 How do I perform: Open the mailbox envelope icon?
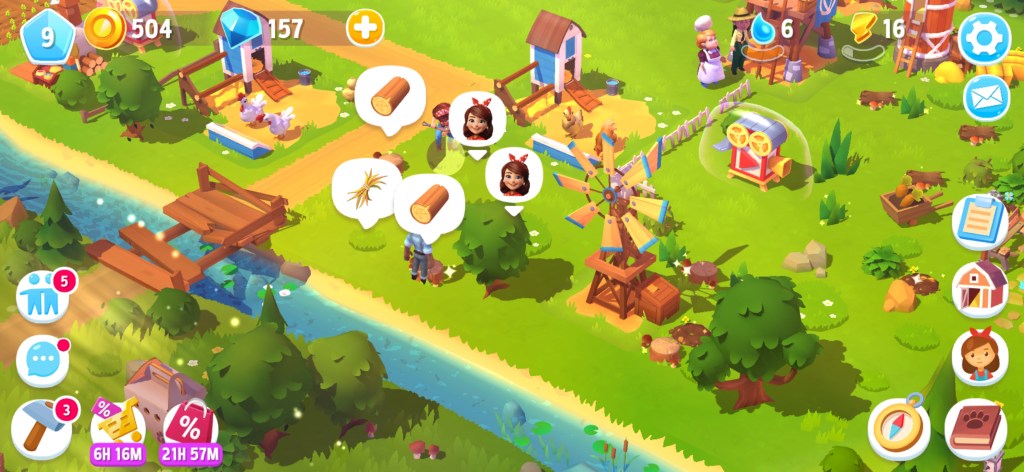[986, 98]
